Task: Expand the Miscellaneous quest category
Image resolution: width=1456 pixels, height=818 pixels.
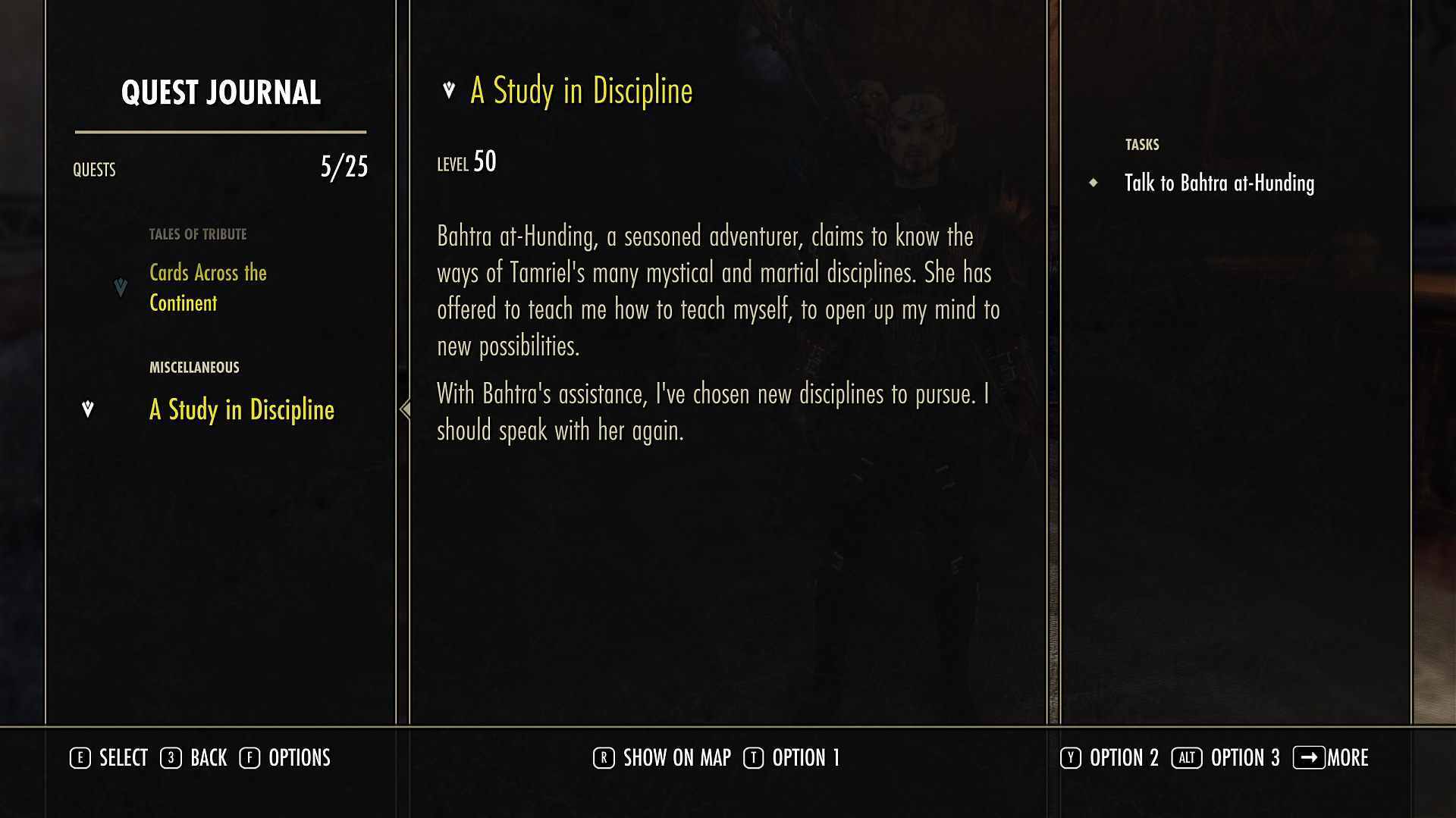Action: (x=193, y=367)
